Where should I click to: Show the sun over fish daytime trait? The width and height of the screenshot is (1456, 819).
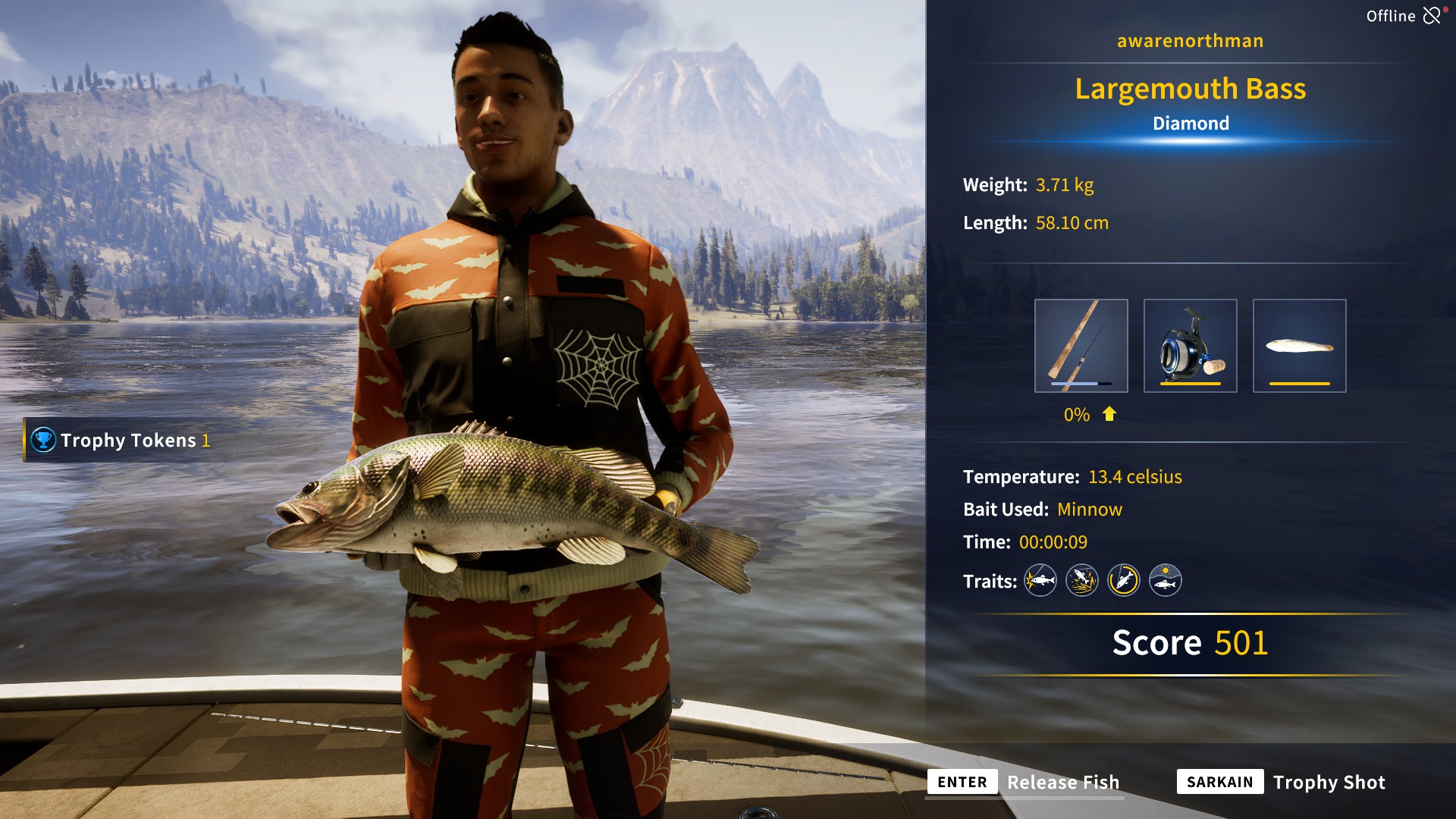tap(1166, 581)
